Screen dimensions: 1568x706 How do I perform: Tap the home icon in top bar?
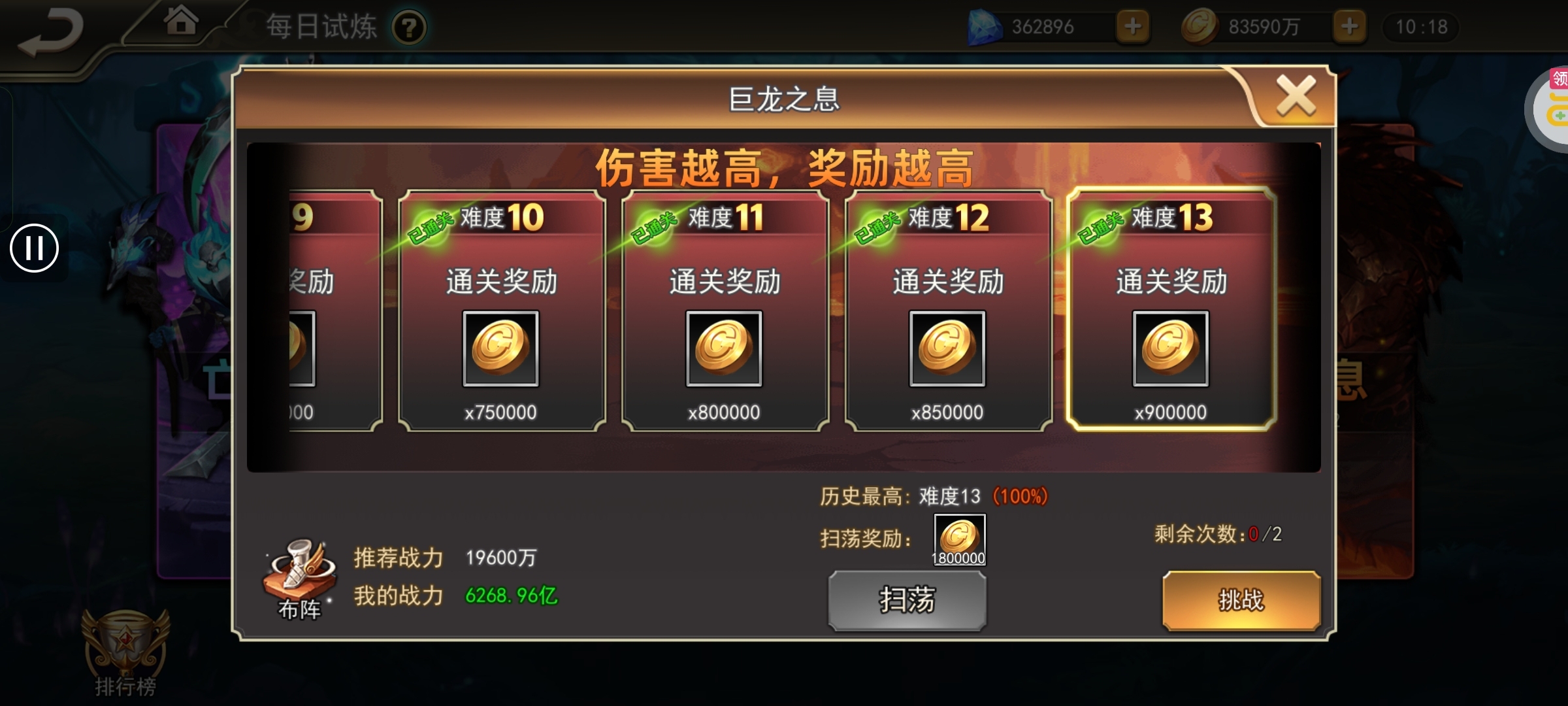click(181, 22)
